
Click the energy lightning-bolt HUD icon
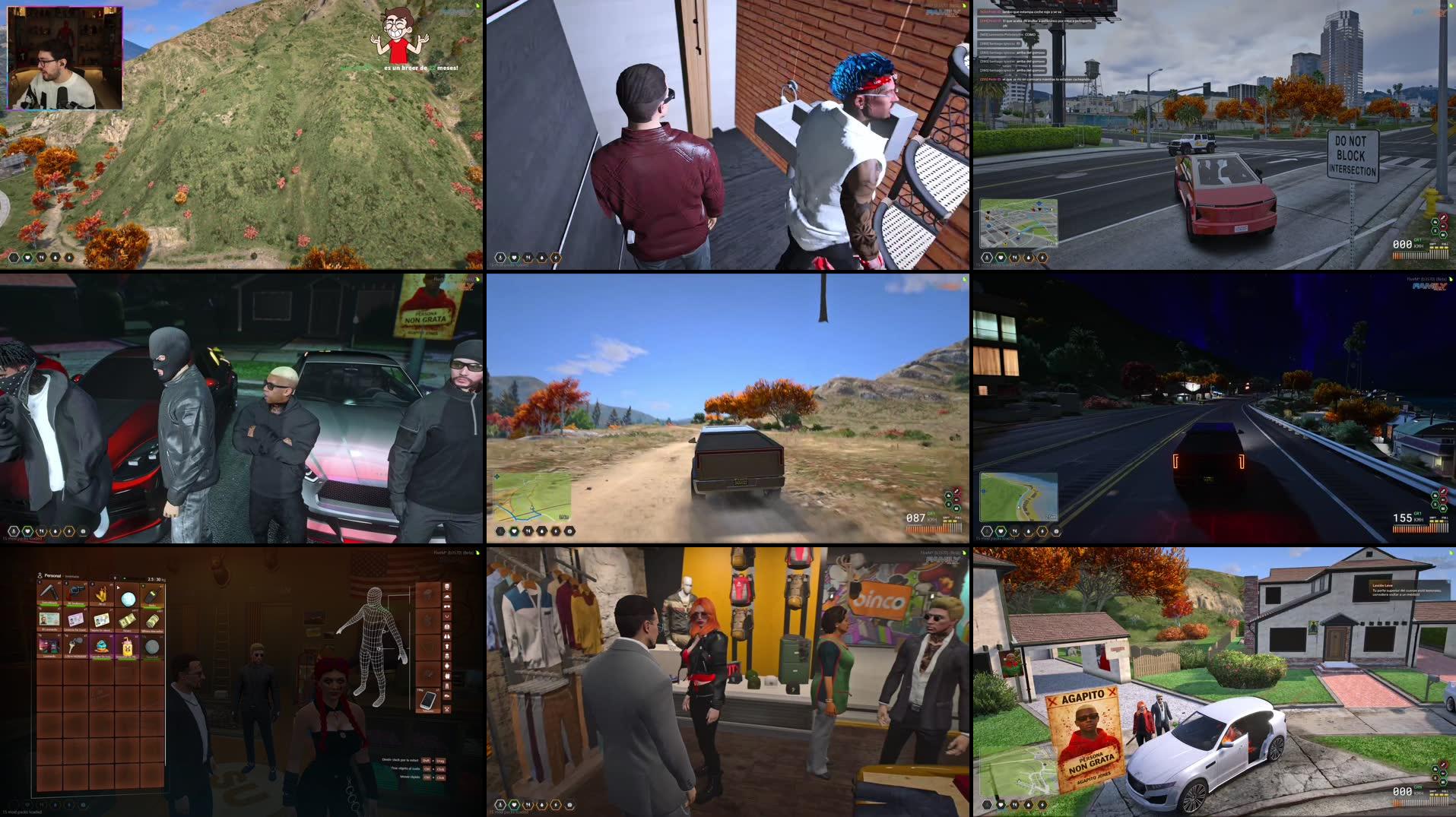(556, 806)
